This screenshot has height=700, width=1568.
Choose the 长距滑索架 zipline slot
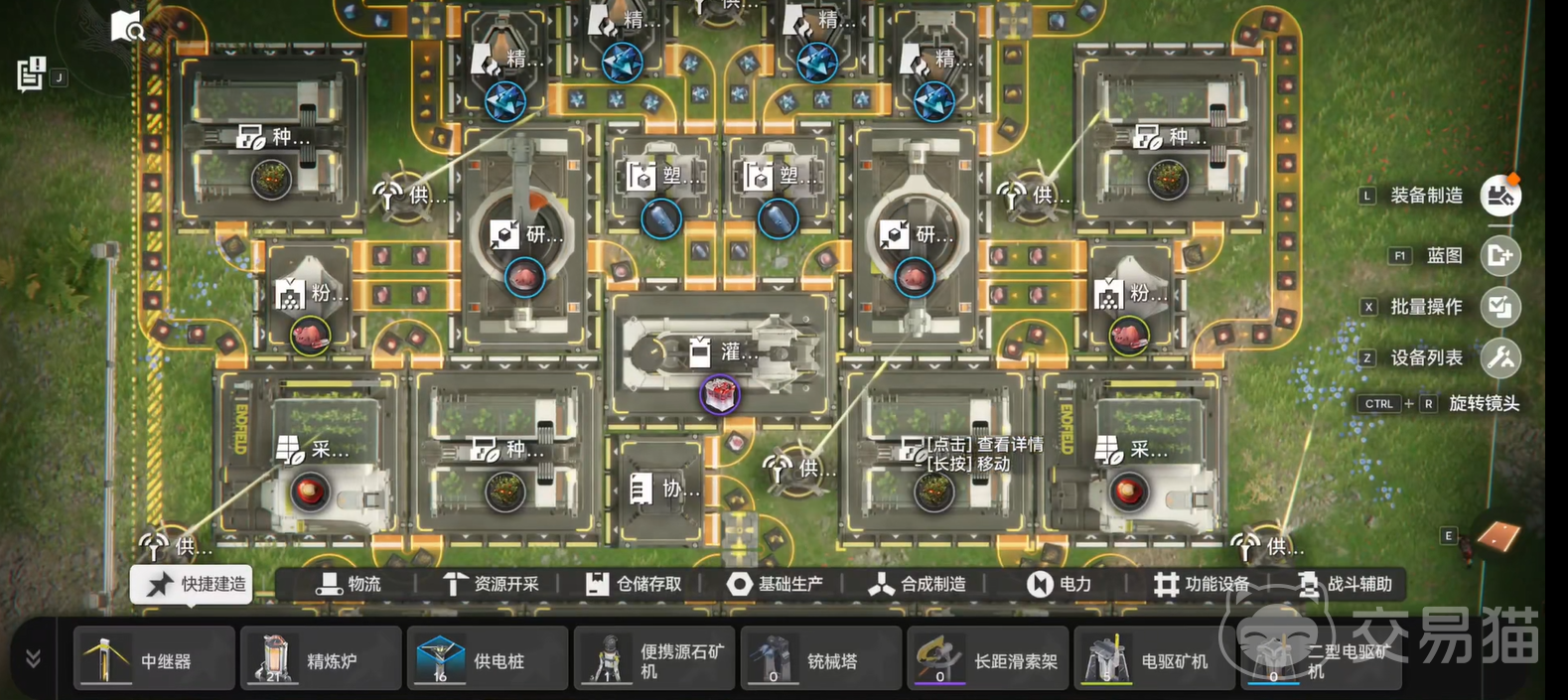988,658
